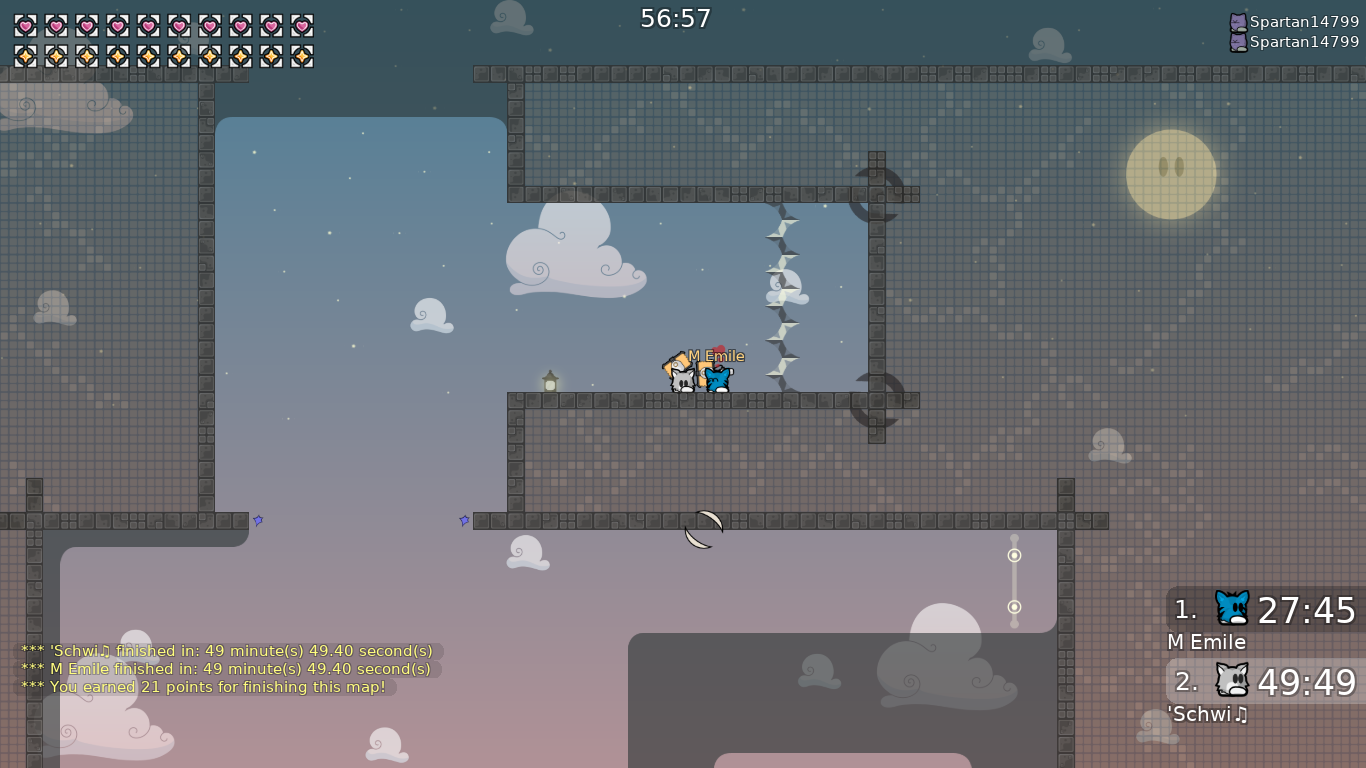Click the smiling moon in the sky
Image resolution: width=1366 pixels, height=768 pixels.
1172,172
